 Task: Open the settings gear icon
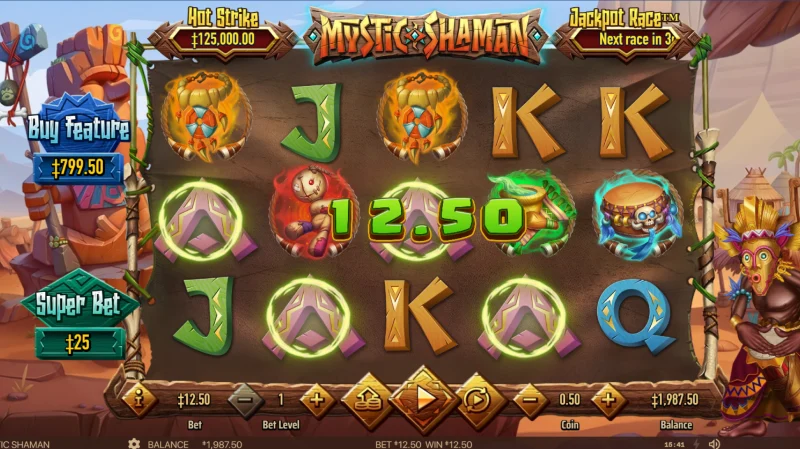(x=132, y=443)
